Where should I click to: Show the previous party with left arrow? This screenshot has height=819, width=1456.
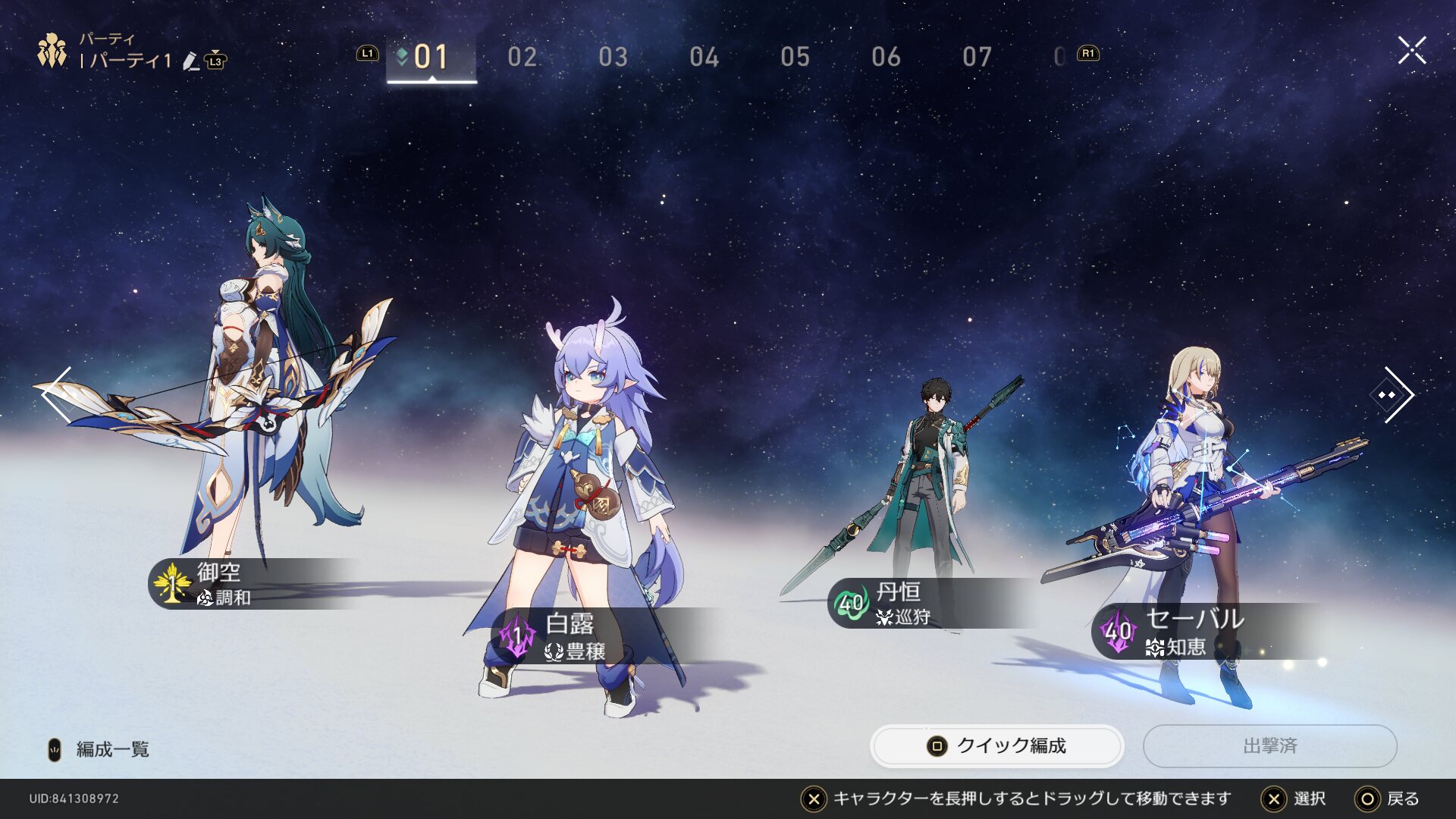[57, 394]
